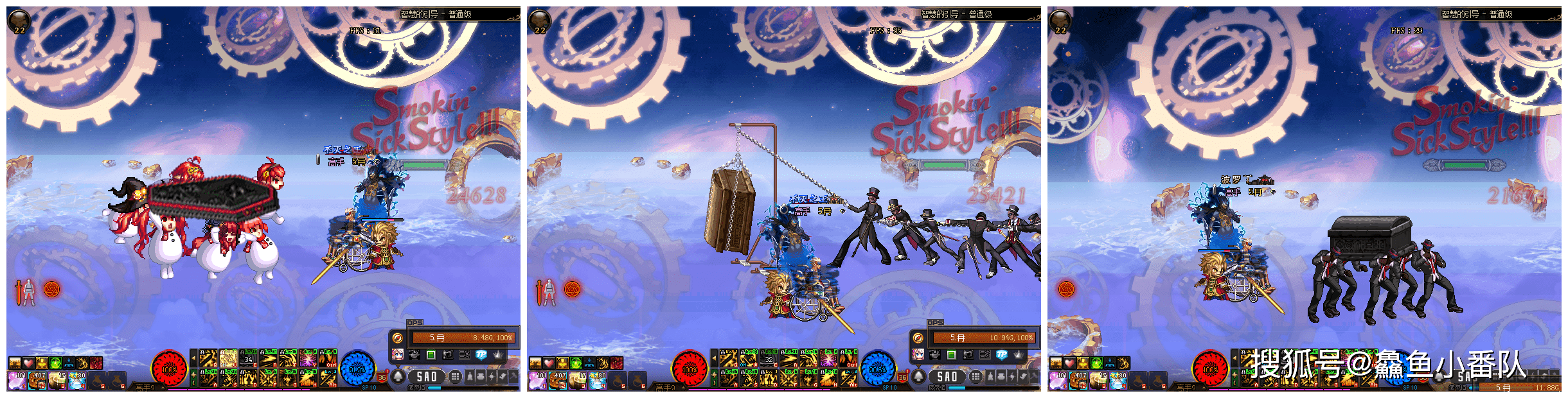Click the SAD button in the FPS 81 frame
The width and height of the screenshot is (1568, 398).
tap(427, 377)
